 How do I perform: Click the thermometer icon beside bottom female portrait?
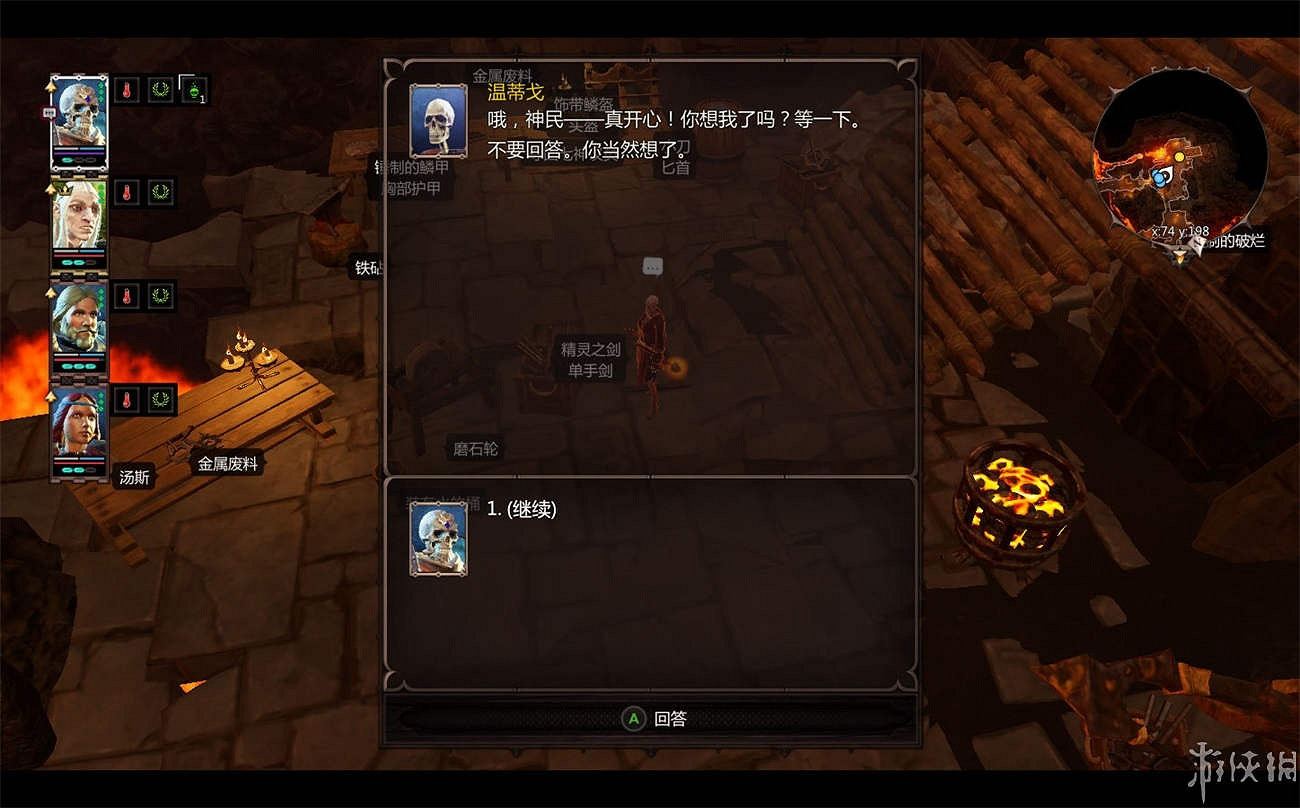(126, 400)
